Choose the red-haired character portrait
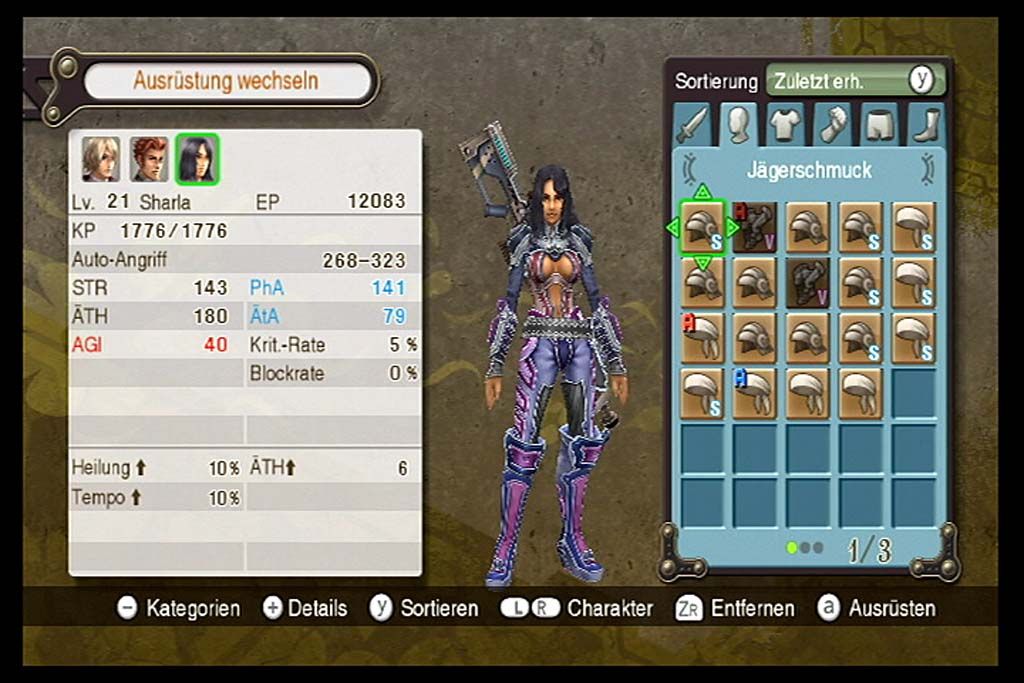Viewport: 1024px width, 683px height. [149, 159]
